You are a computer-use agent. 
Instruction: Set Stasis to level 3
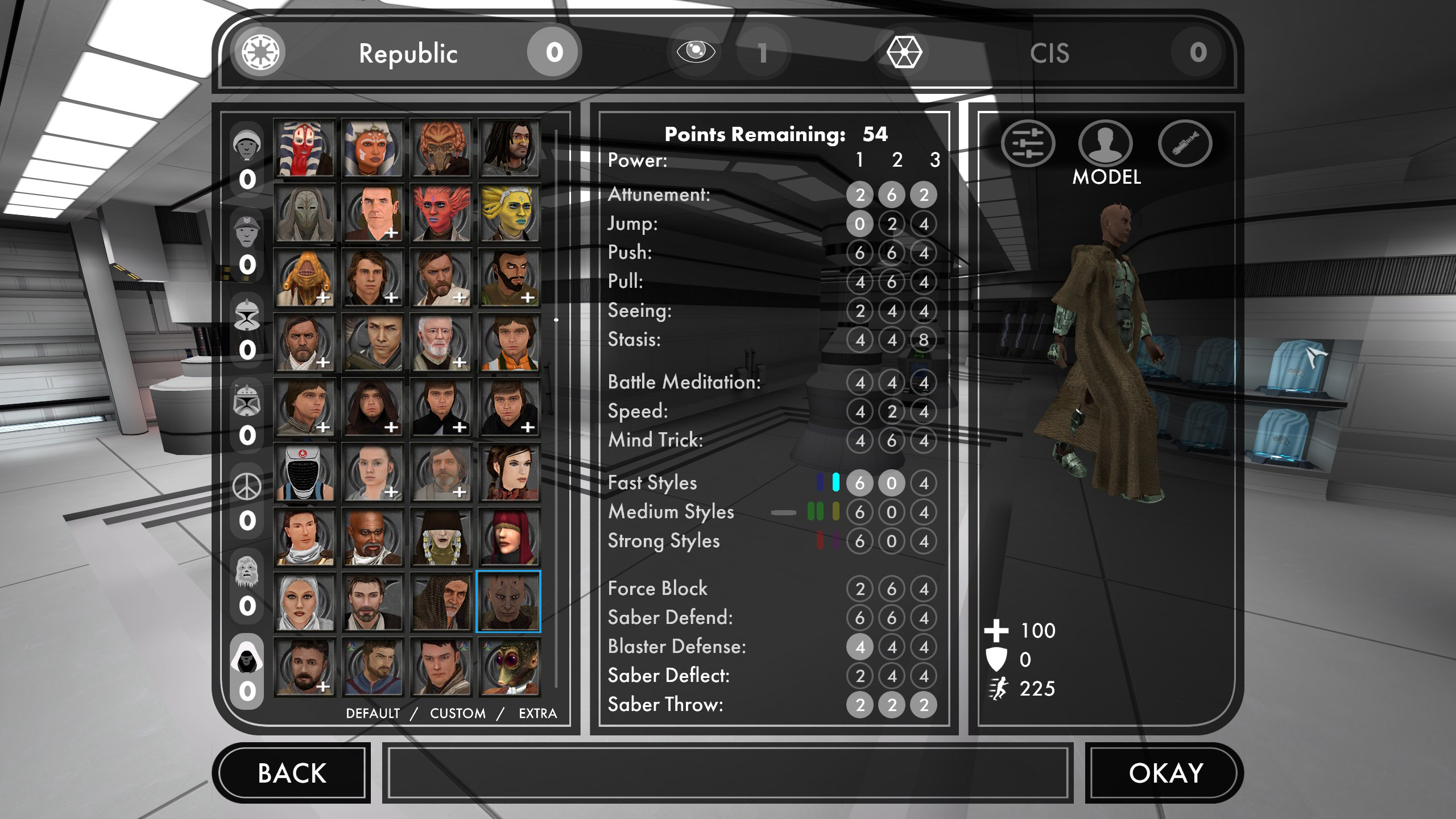pos(924,340)
